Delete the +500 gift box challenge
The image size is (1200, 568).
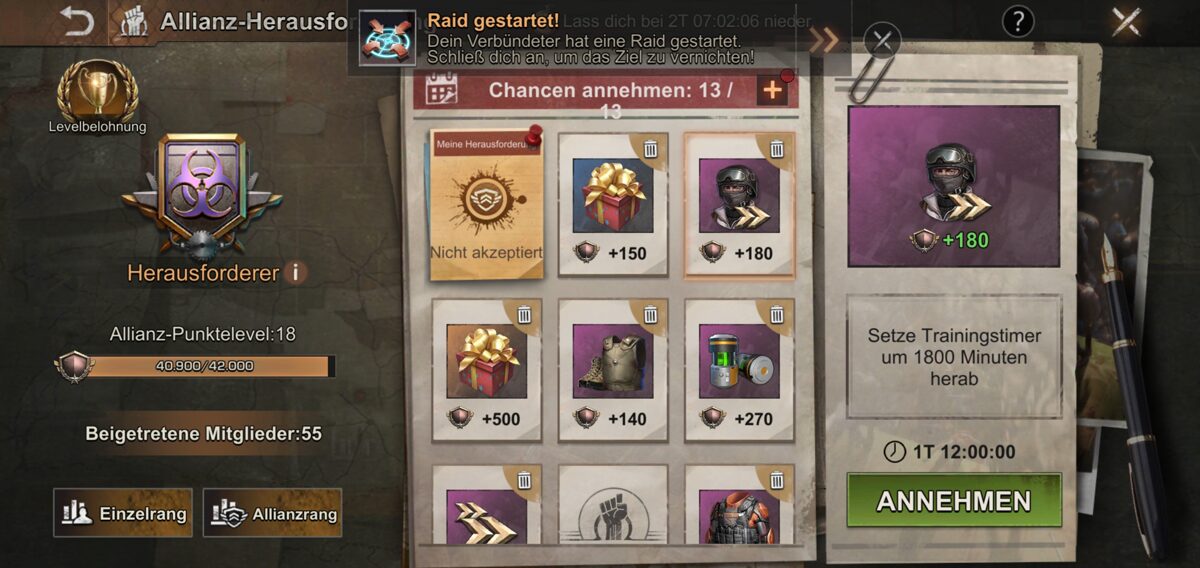[x=524, y=316]
